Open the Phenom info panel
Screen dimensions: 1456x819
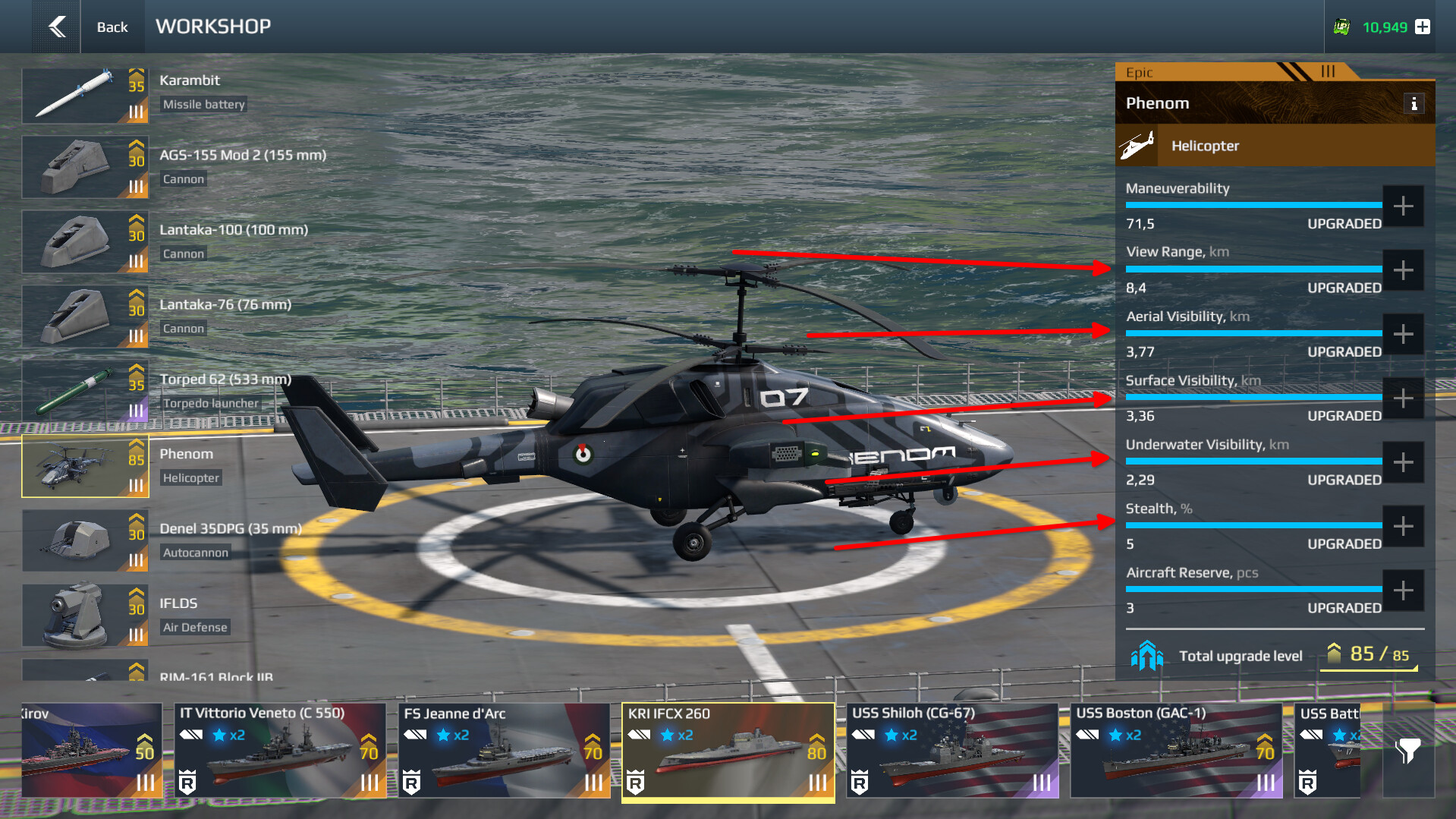[1414, 104]
